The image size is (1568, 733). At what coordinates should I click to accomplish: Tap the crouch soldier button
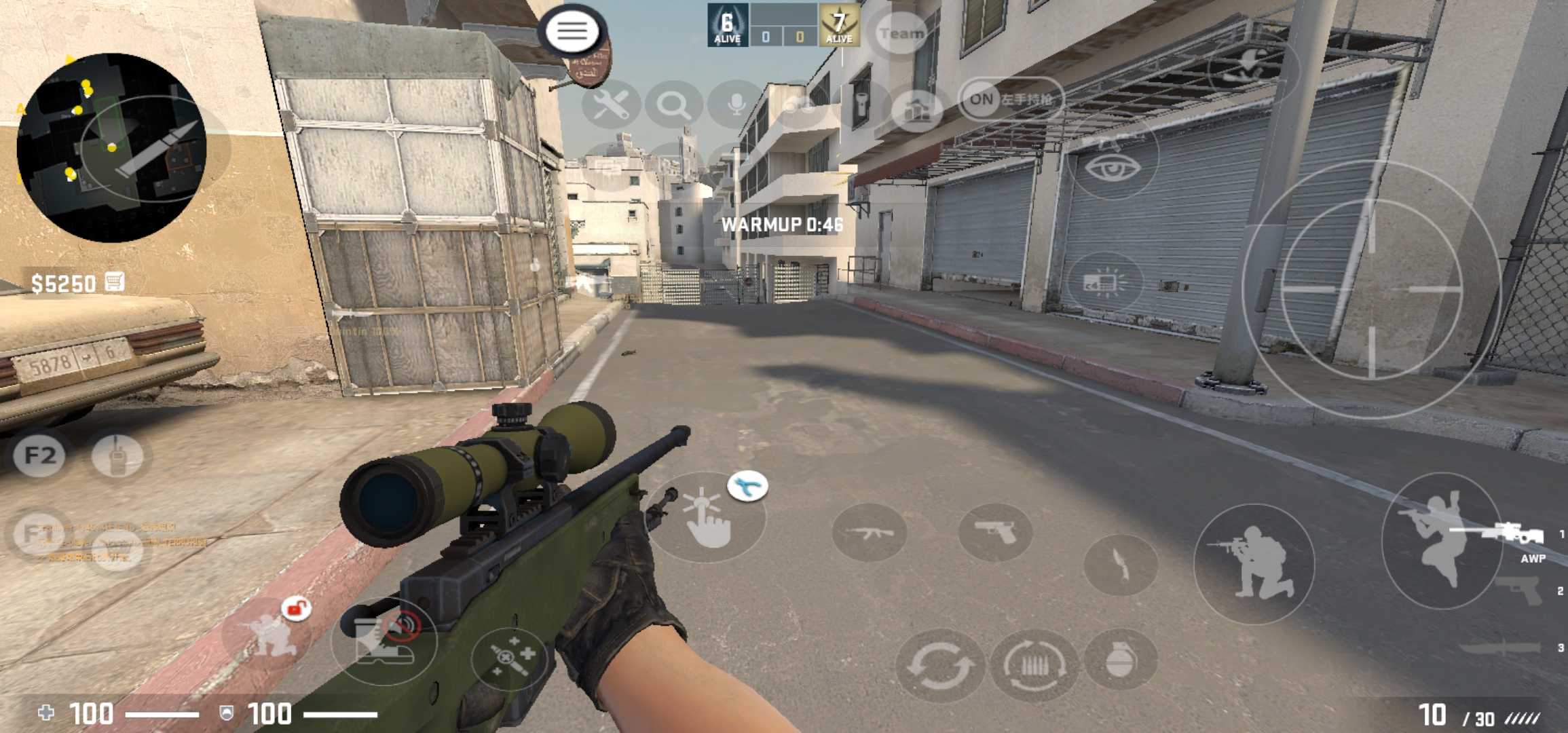[1254, 563]
